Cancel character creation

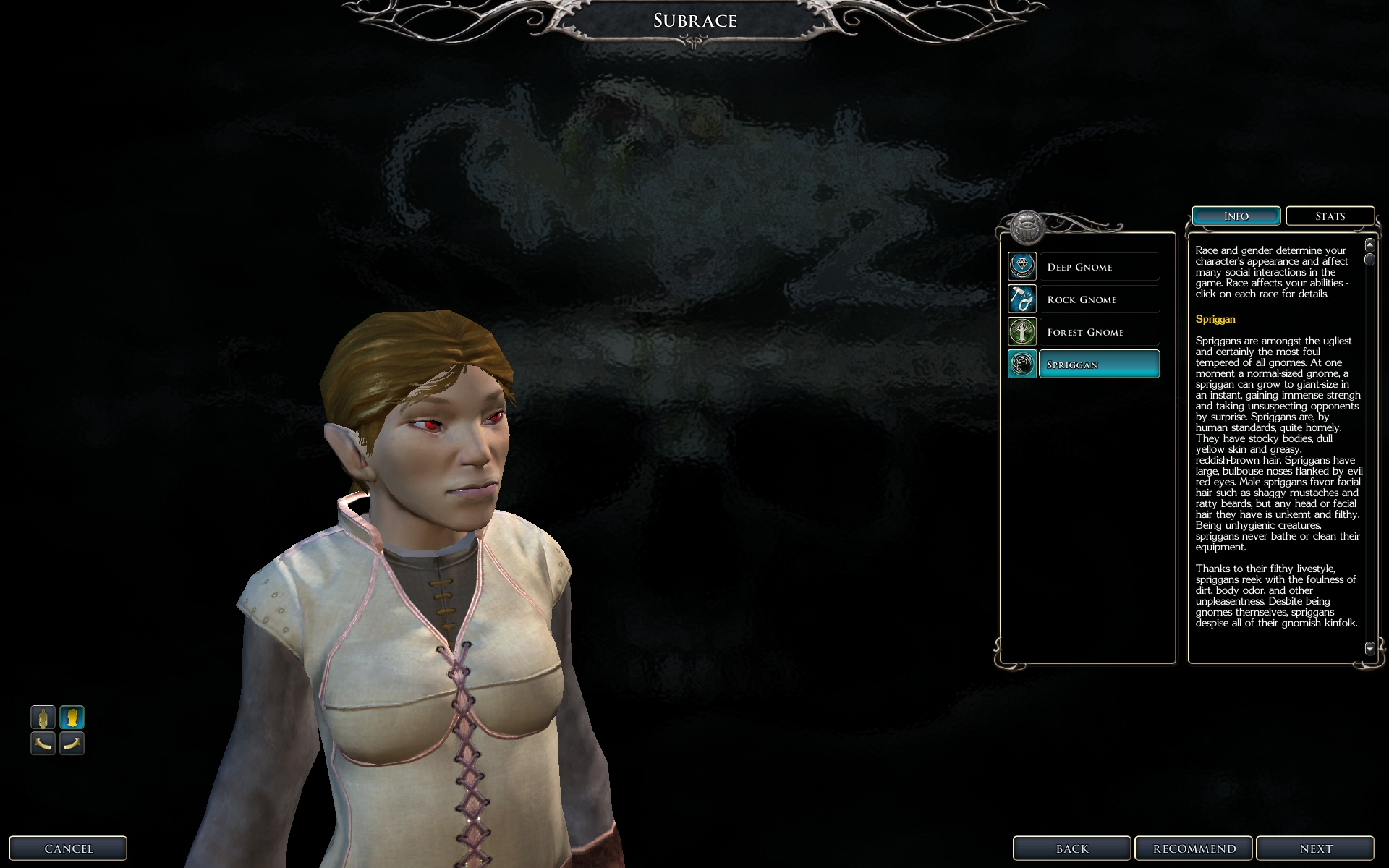[68, 848]
